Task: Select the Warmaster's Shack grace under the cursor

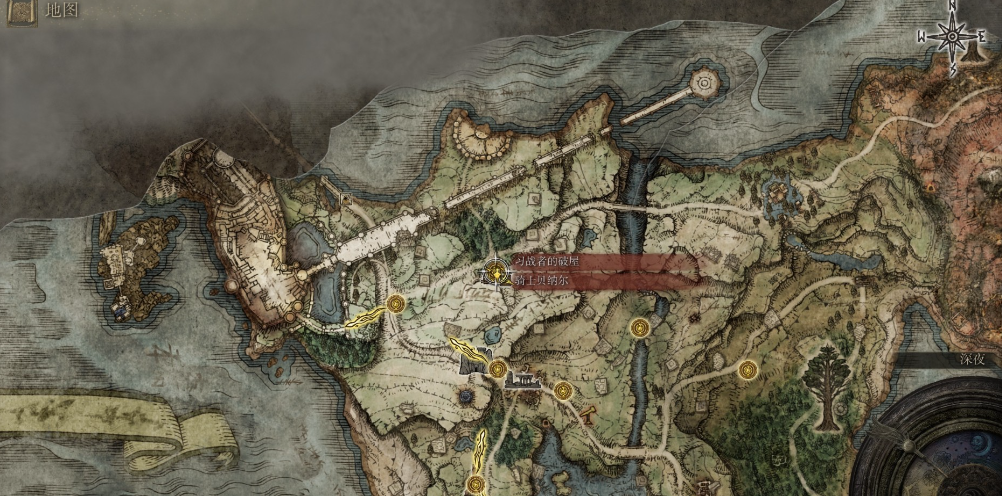Action: pos(496,271)
